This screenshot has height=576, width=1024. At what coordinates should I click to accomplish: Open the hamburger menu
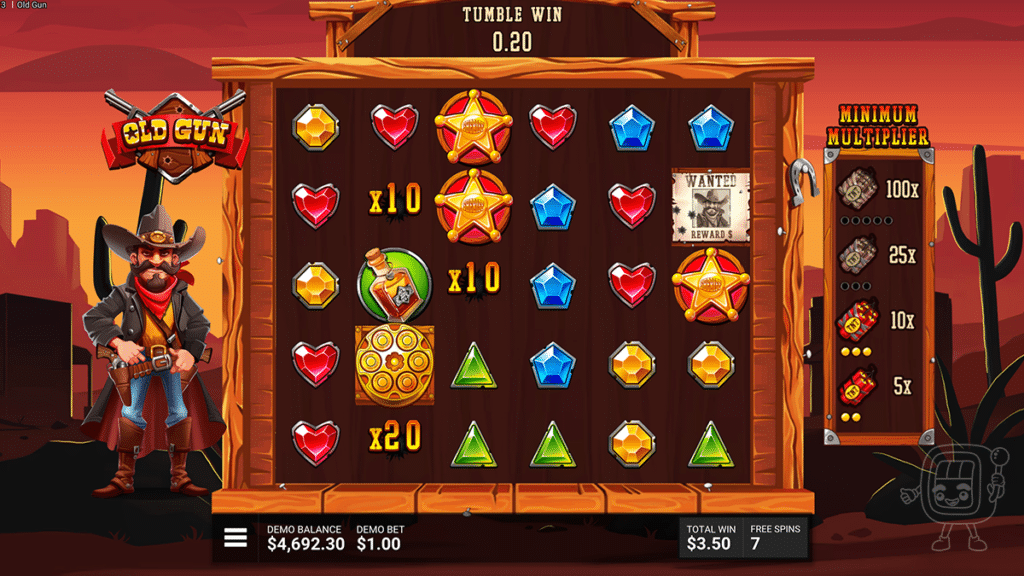pos(235,538)
